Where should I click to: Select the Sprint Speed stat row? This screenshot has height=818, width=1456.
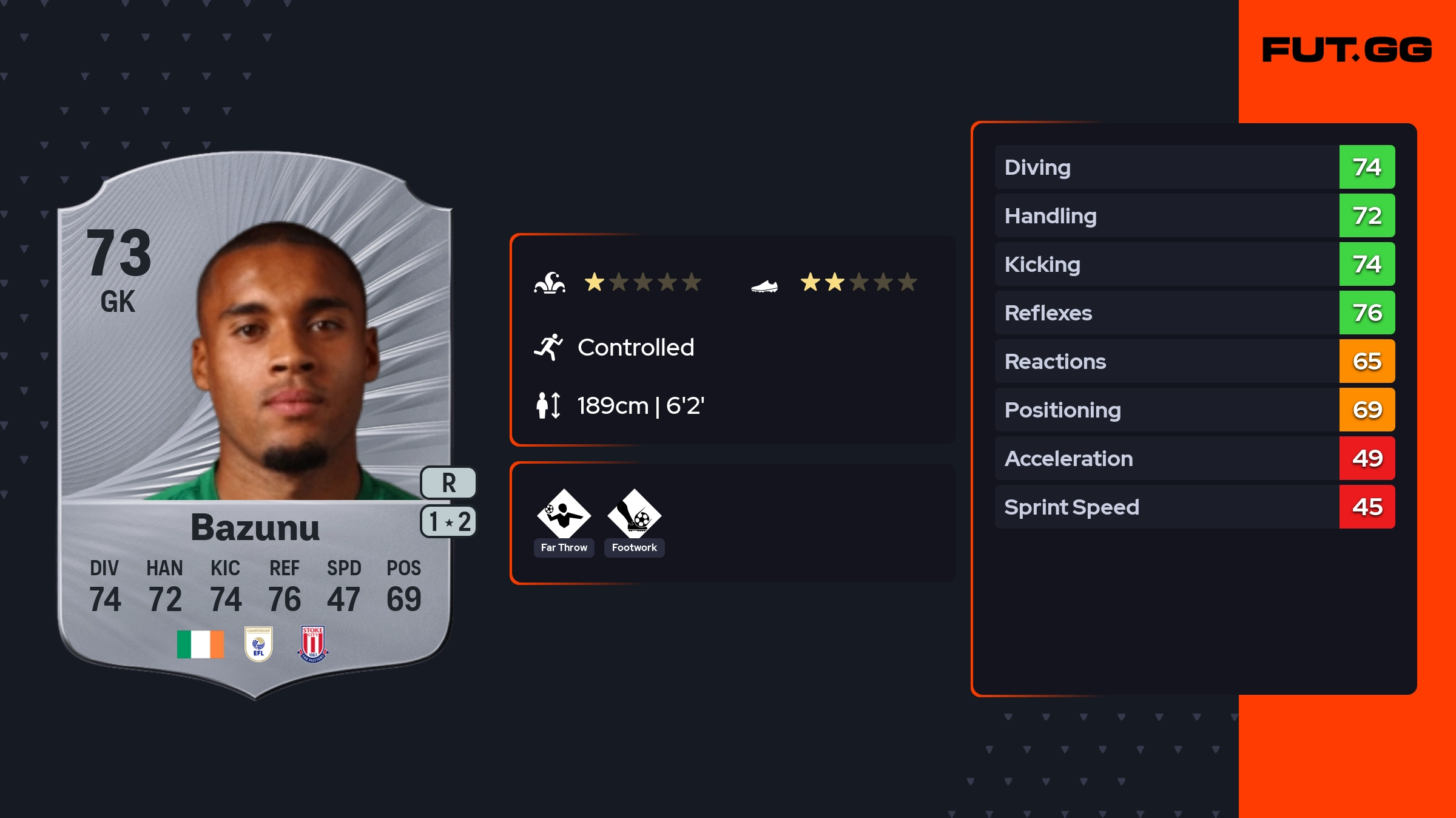coord(1194,507)
